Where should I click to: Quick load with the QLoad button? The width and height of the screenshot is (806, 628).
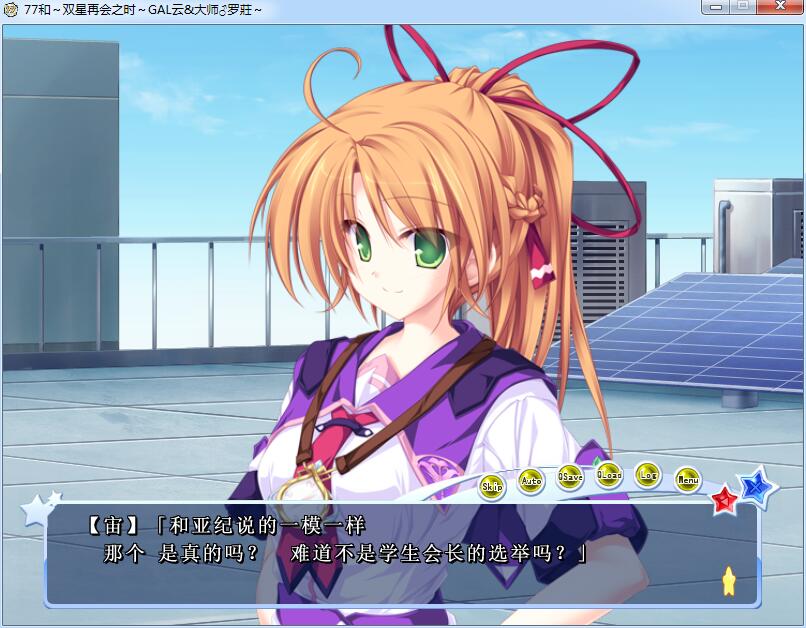[609, 475]
